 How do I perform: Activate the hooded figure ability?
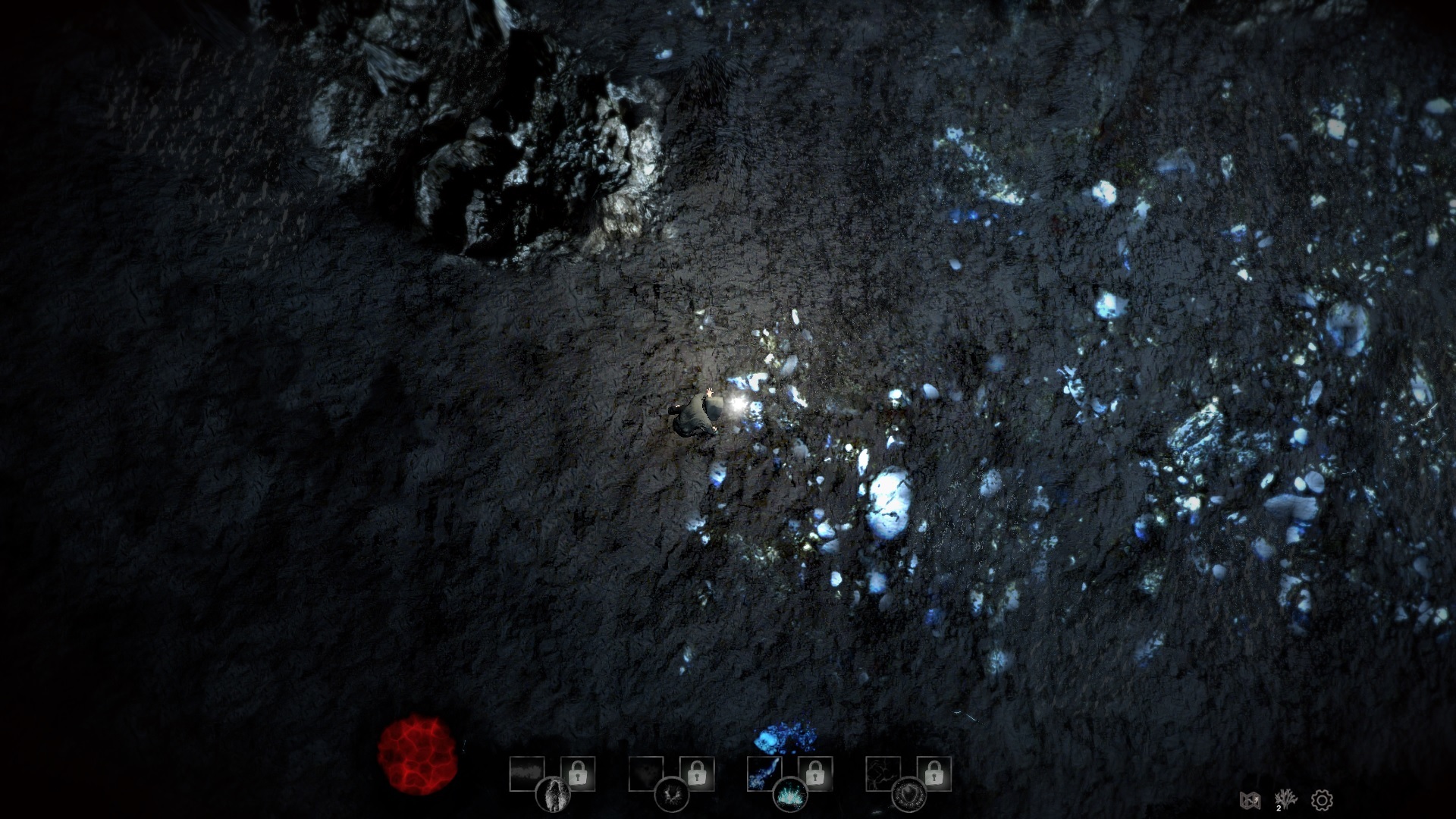(x=553, y=795)
